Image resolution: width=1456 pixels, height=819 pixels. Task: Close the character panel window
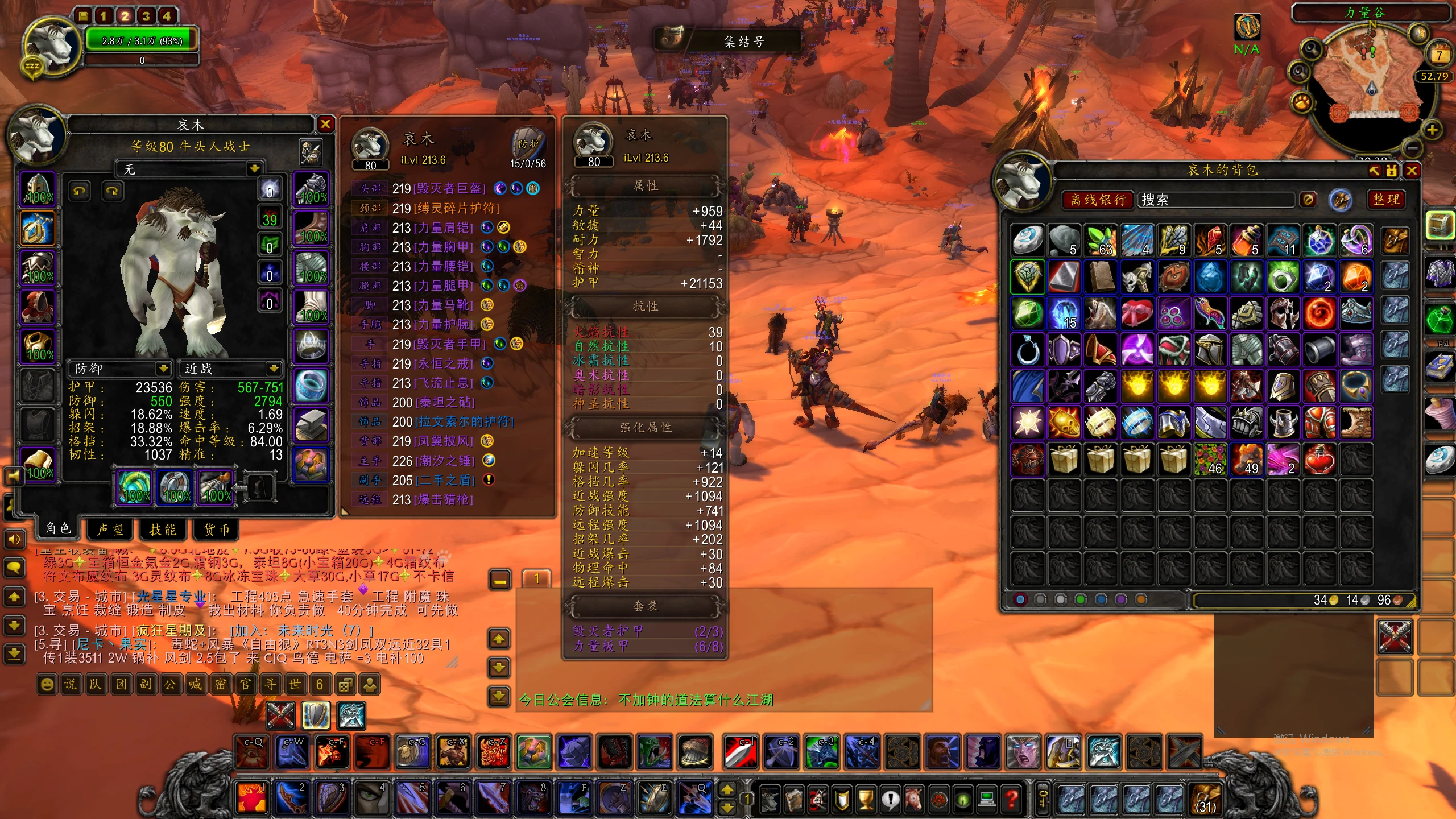coord(325,124)
